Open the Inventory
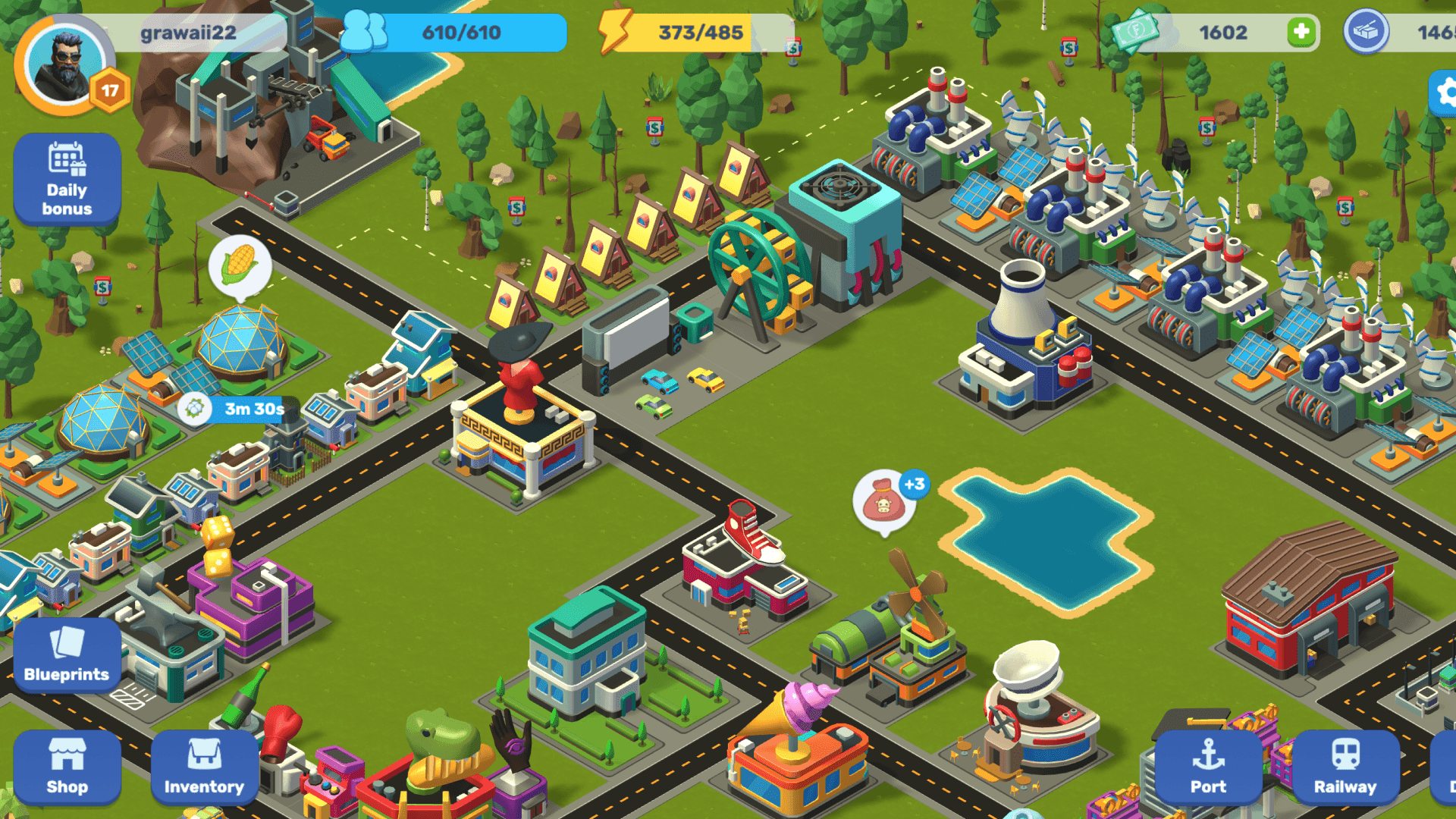 (x=204, y=767)
